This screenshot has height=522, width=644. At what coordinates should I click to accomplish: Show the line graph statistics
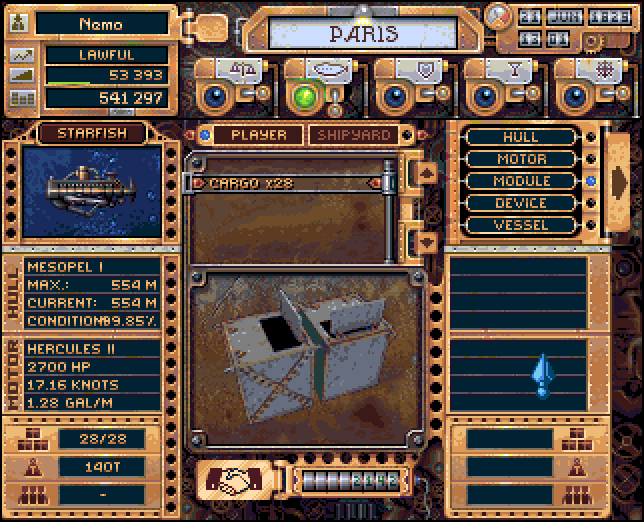(x=20, y=55)
